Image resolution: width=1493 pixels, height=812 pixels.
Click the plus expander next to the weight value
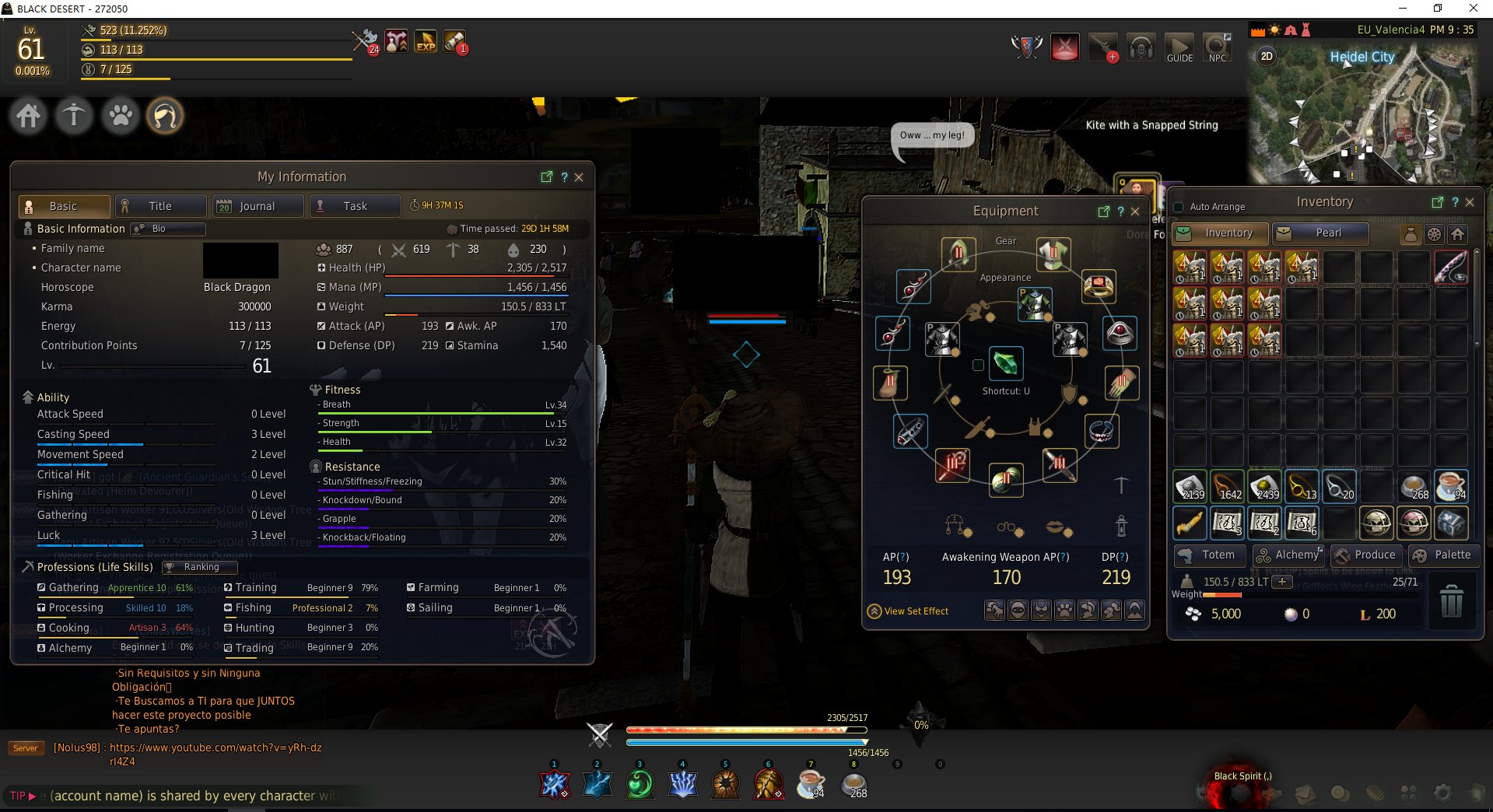(x=1281, y=581)
